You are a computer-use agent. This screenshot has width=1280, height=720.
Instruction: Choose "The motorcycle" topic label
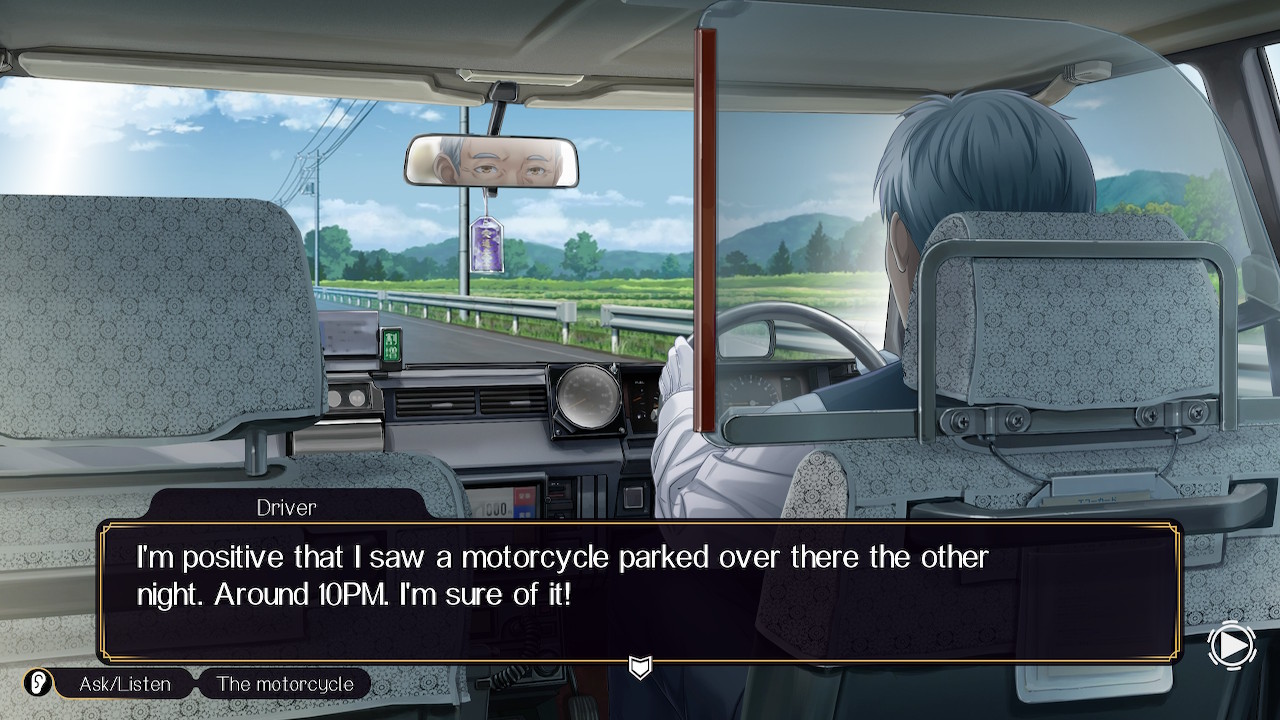(285, 684)
